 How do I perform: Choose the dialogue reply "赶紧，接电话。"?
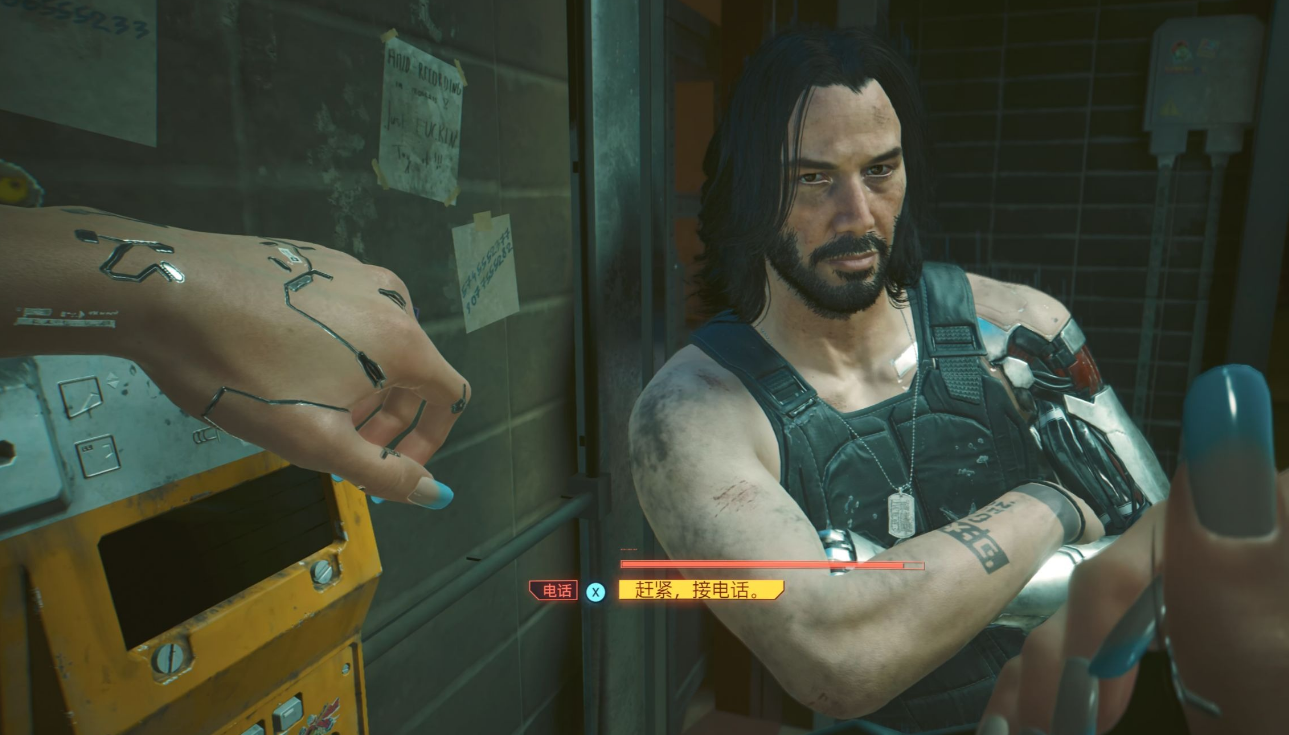(700, 590)
